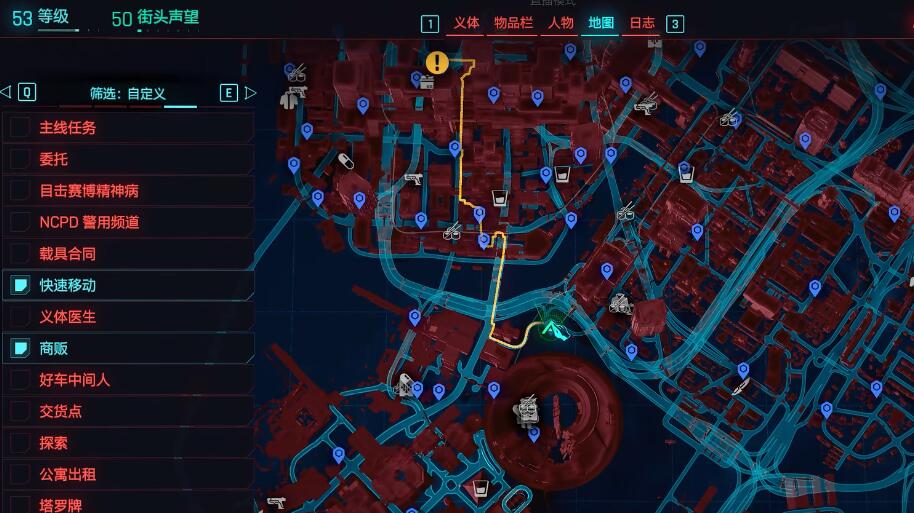The height and width of the screenshot is (513, 914).
Task: Toggle the 主线任务 filter checkbox
Action: [20, 127]
